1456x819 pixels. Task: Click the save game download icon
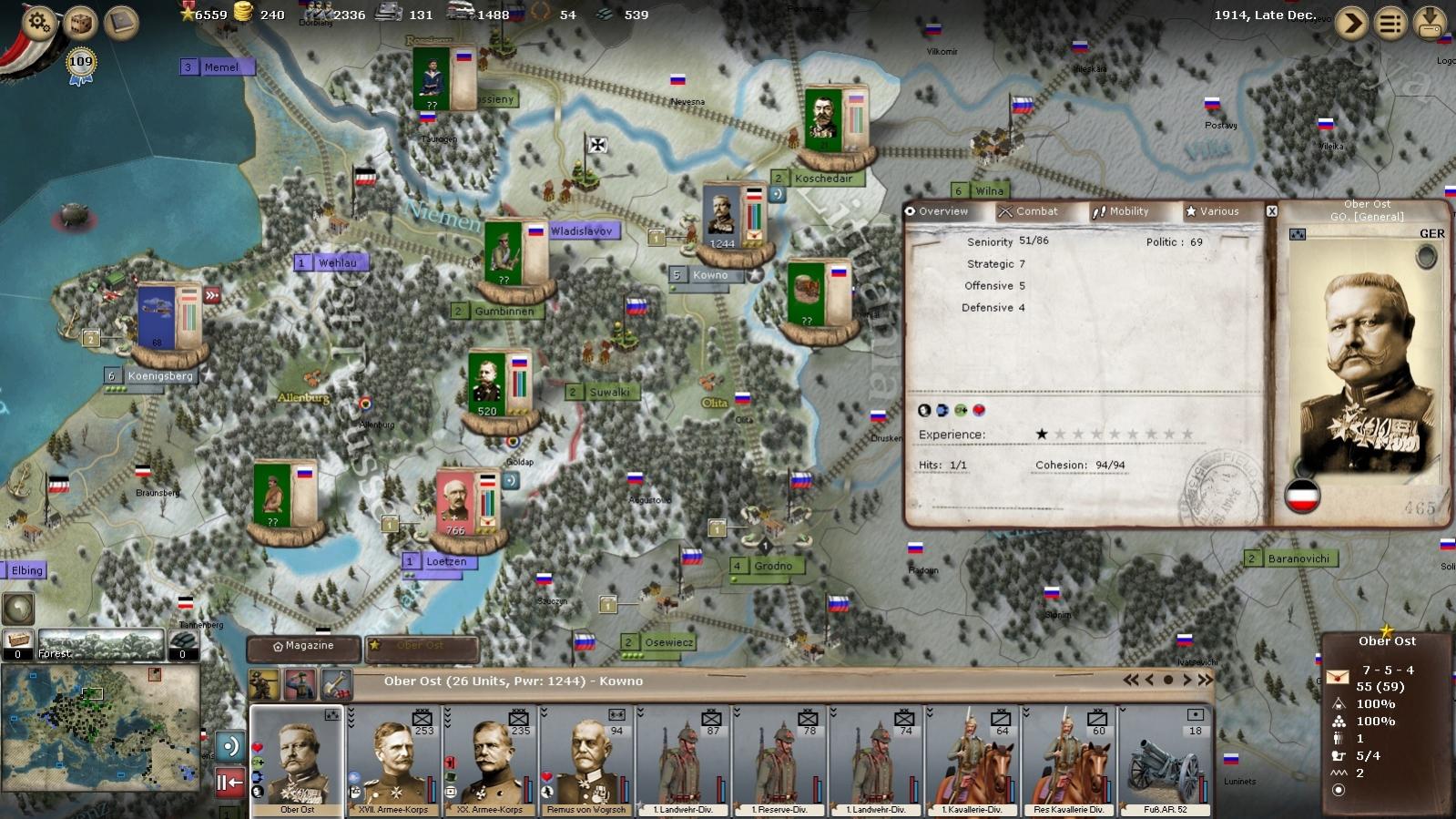(x=1431, y=23)
